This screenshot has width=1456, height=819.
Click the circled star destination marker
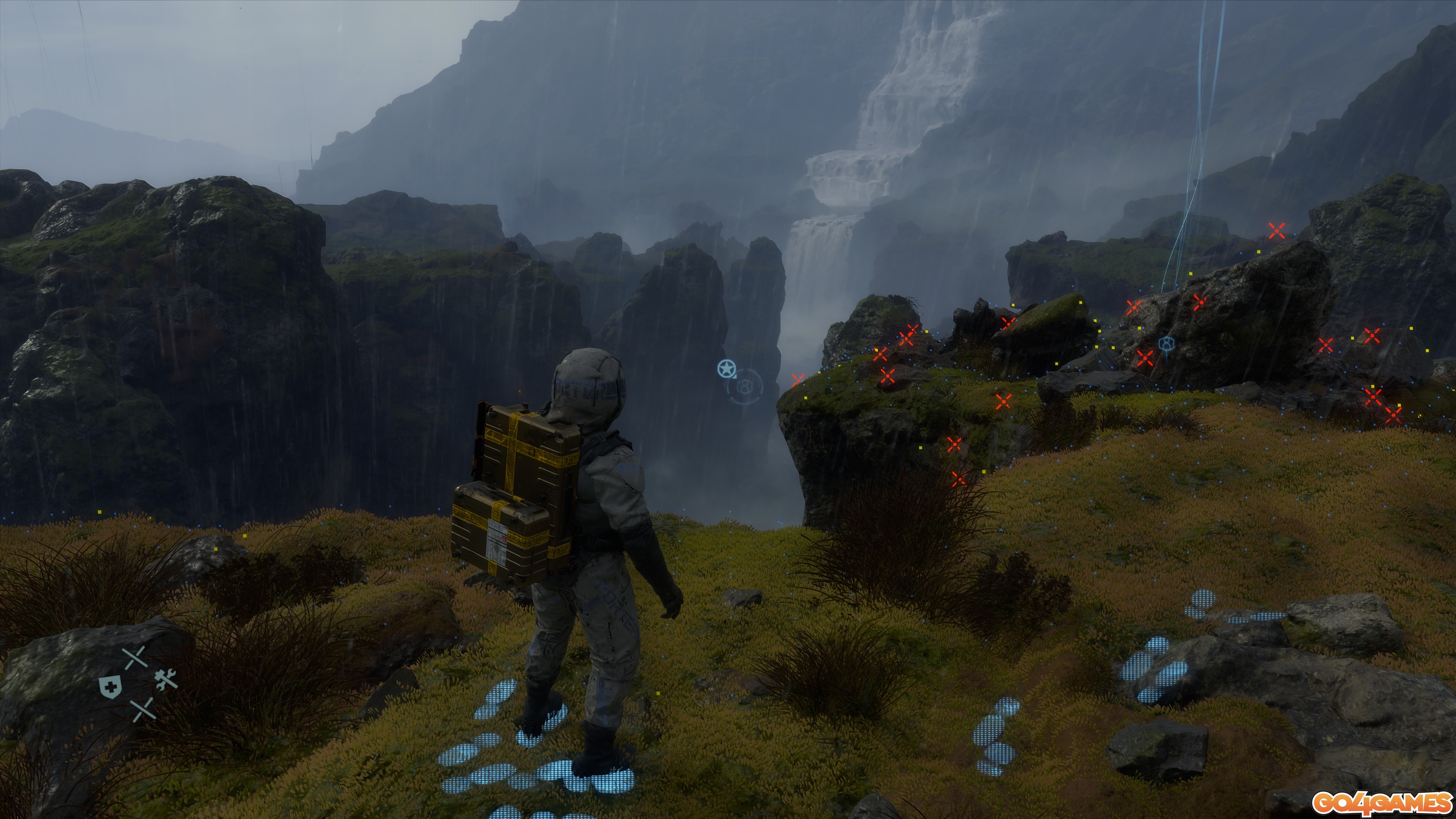(726, 369)
